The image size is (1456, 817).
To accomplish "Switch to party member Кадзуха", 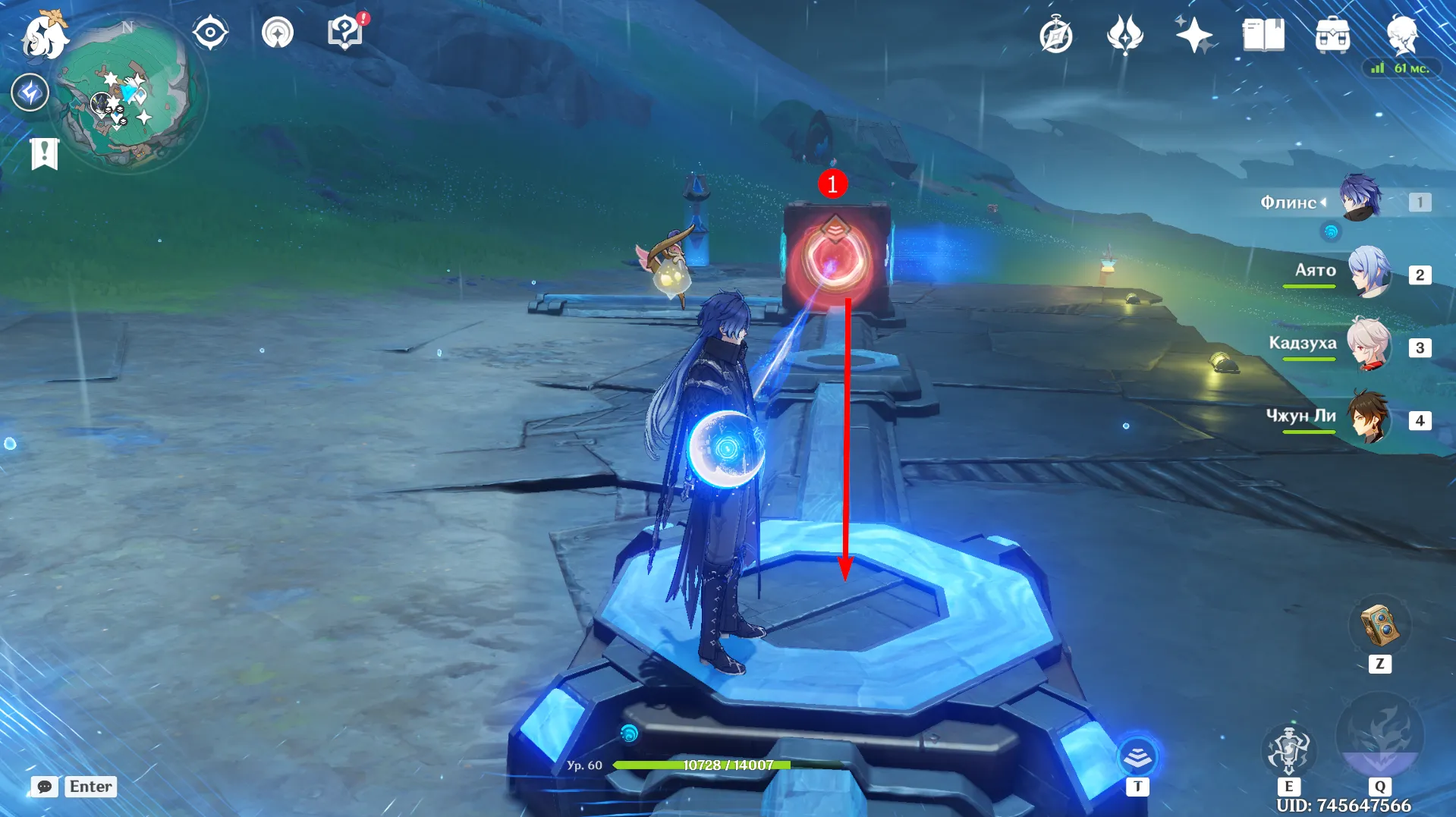I will tap(1369, 345).
